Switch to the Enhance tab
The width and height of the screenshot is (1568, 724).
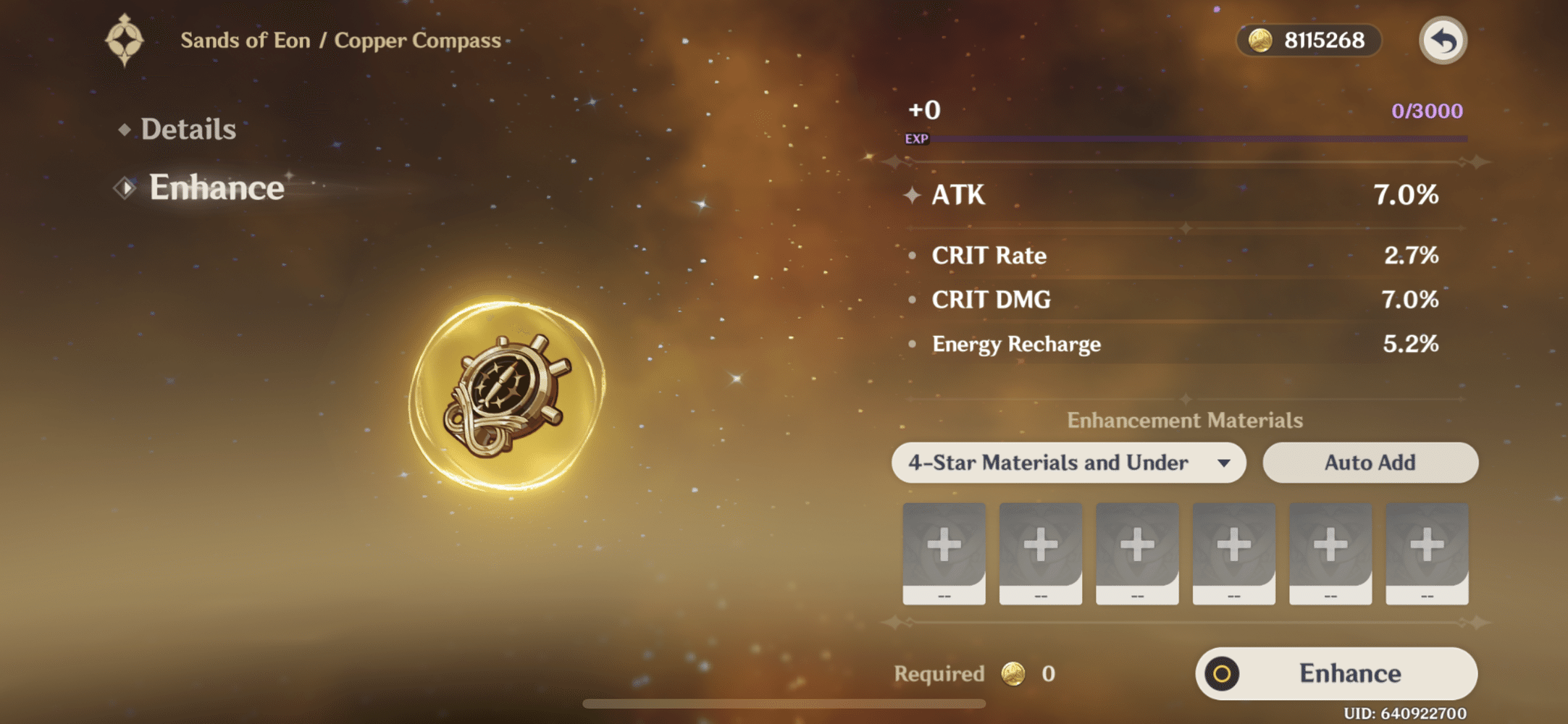coord(217,188)
